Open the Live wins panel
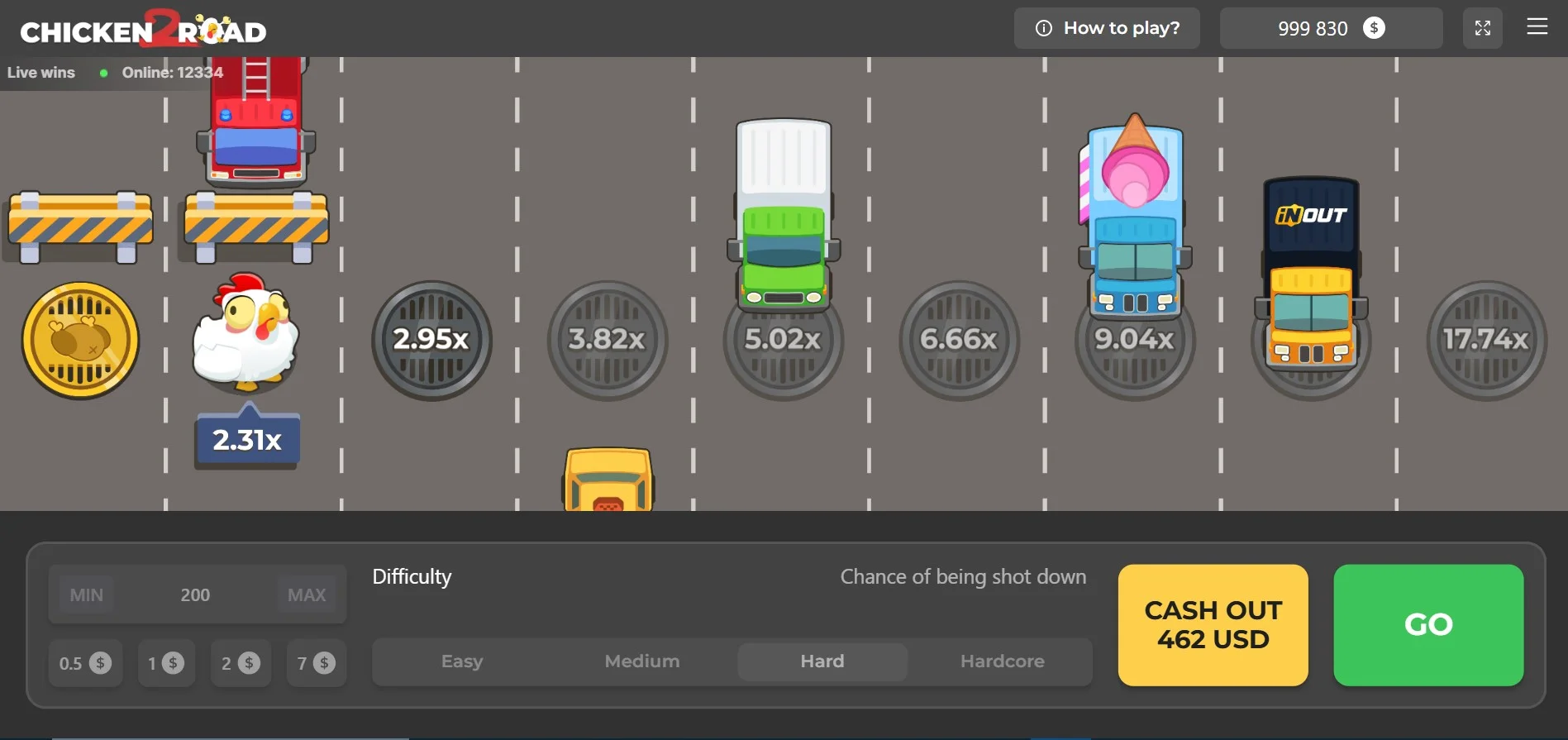Viewport: 1568px width, 740px height. coord(41,72)
